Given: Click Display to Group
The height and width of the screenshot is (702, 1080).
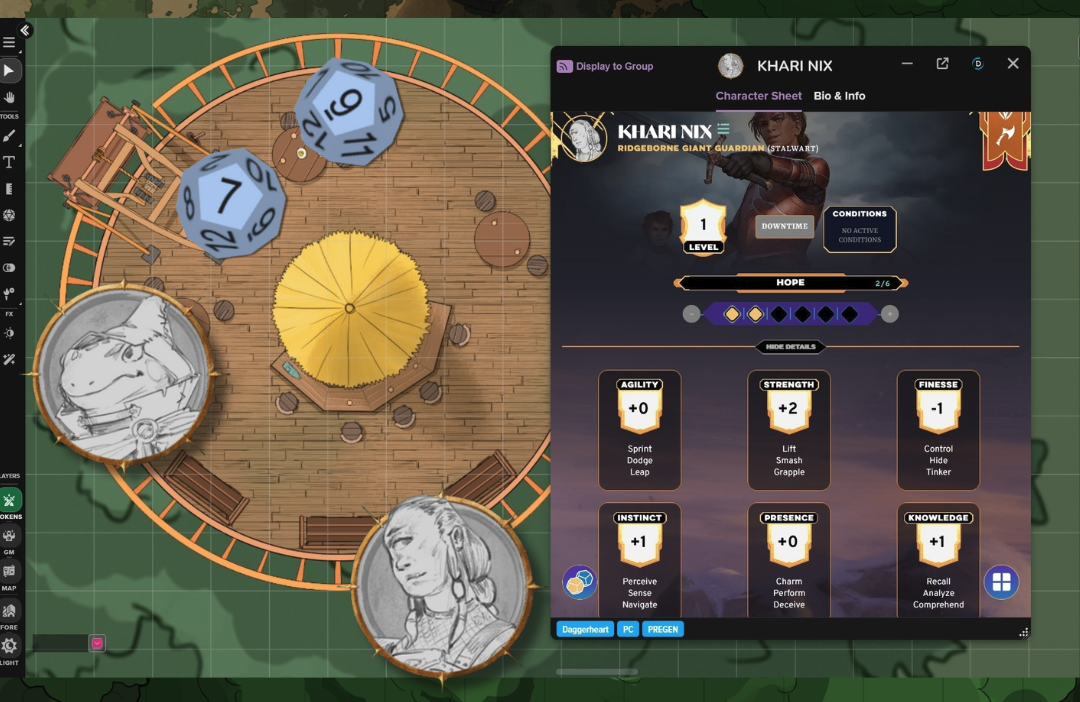Looking at the screenshot, I should [605, 66].
